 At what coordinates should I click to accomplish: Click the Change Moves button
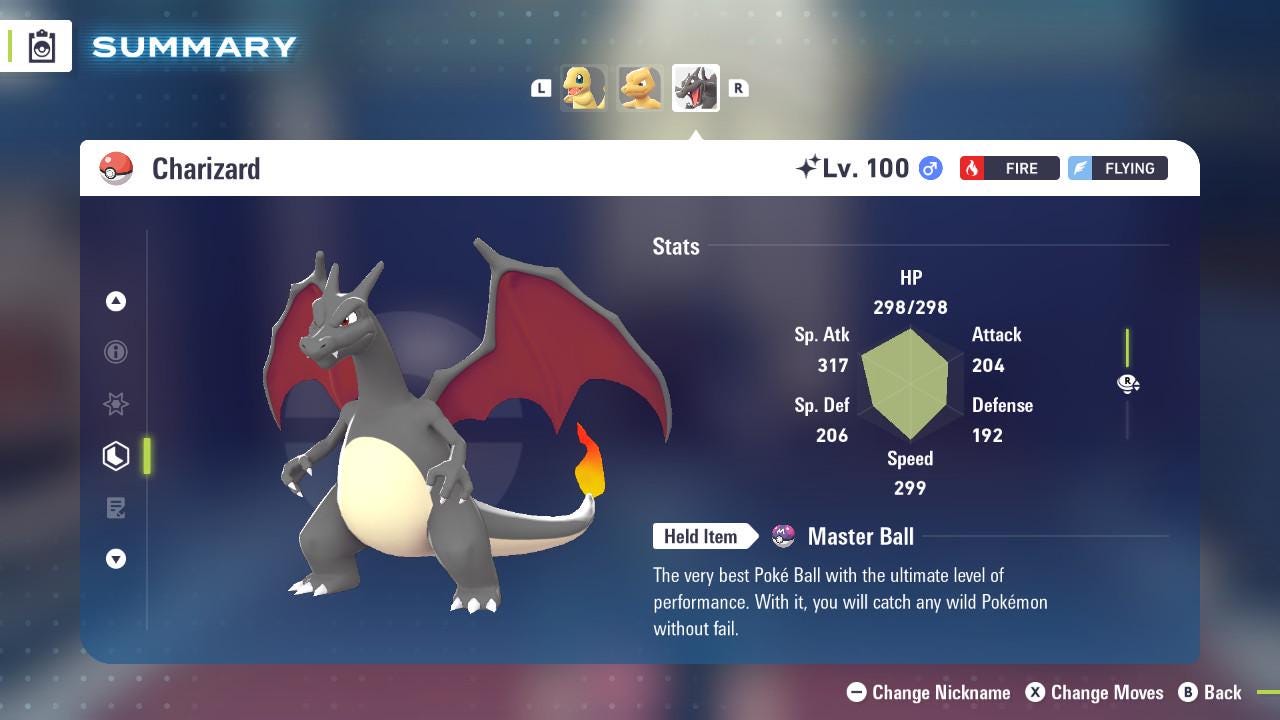tap(1095, 692)
